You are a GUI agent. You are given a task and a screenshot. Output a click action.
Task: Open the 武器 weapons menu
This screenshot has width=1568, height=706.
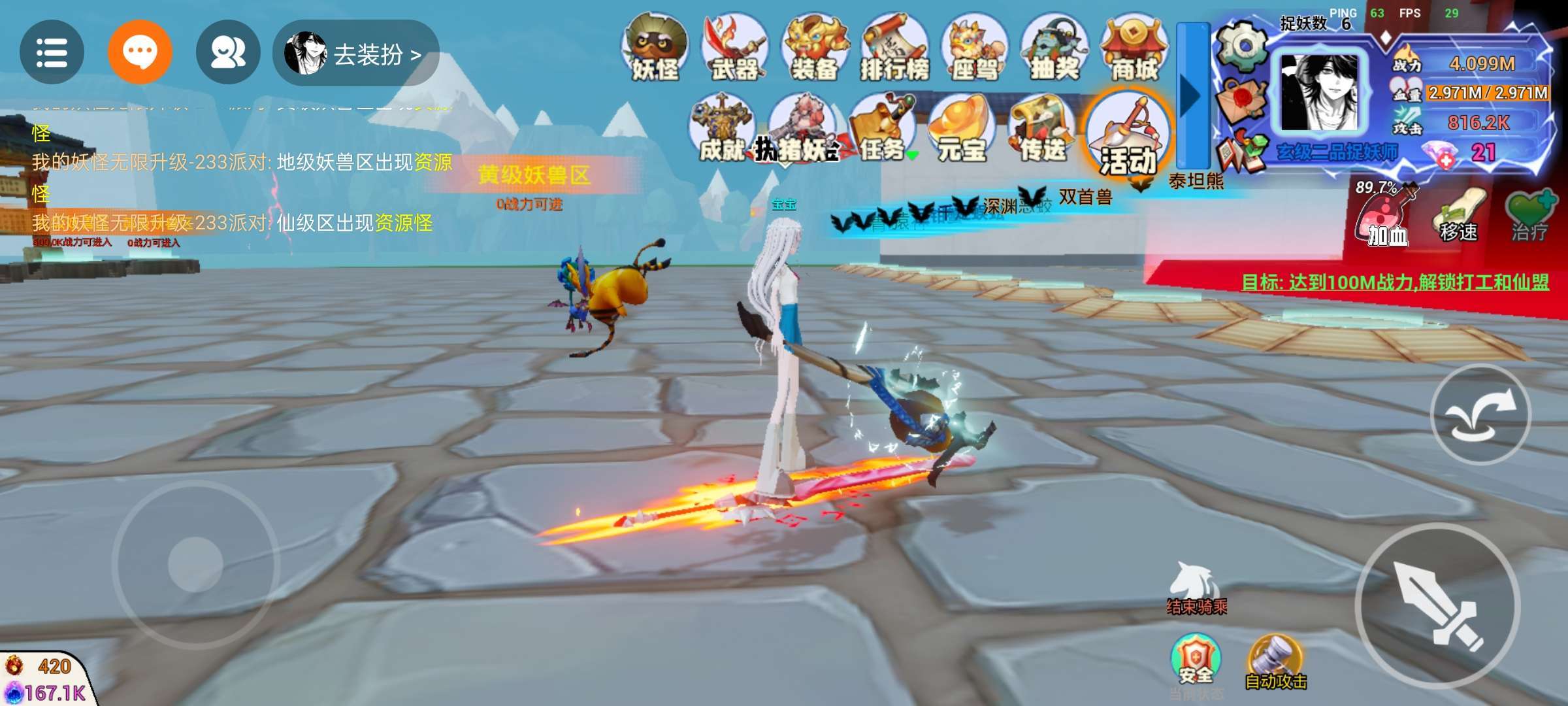click(x=734, y=48)
